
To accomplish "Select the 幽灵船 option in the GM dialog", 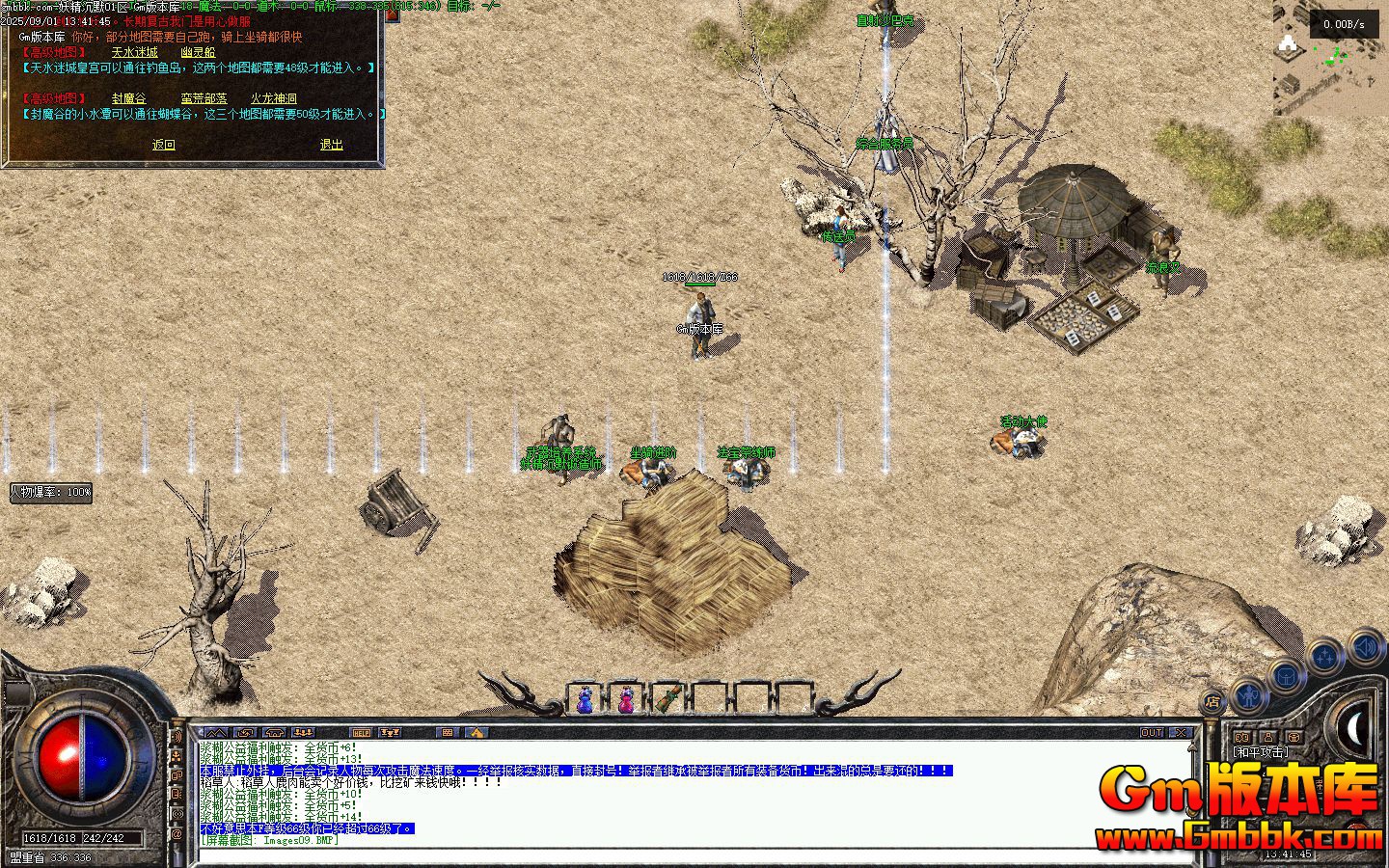I will (200, 51).
